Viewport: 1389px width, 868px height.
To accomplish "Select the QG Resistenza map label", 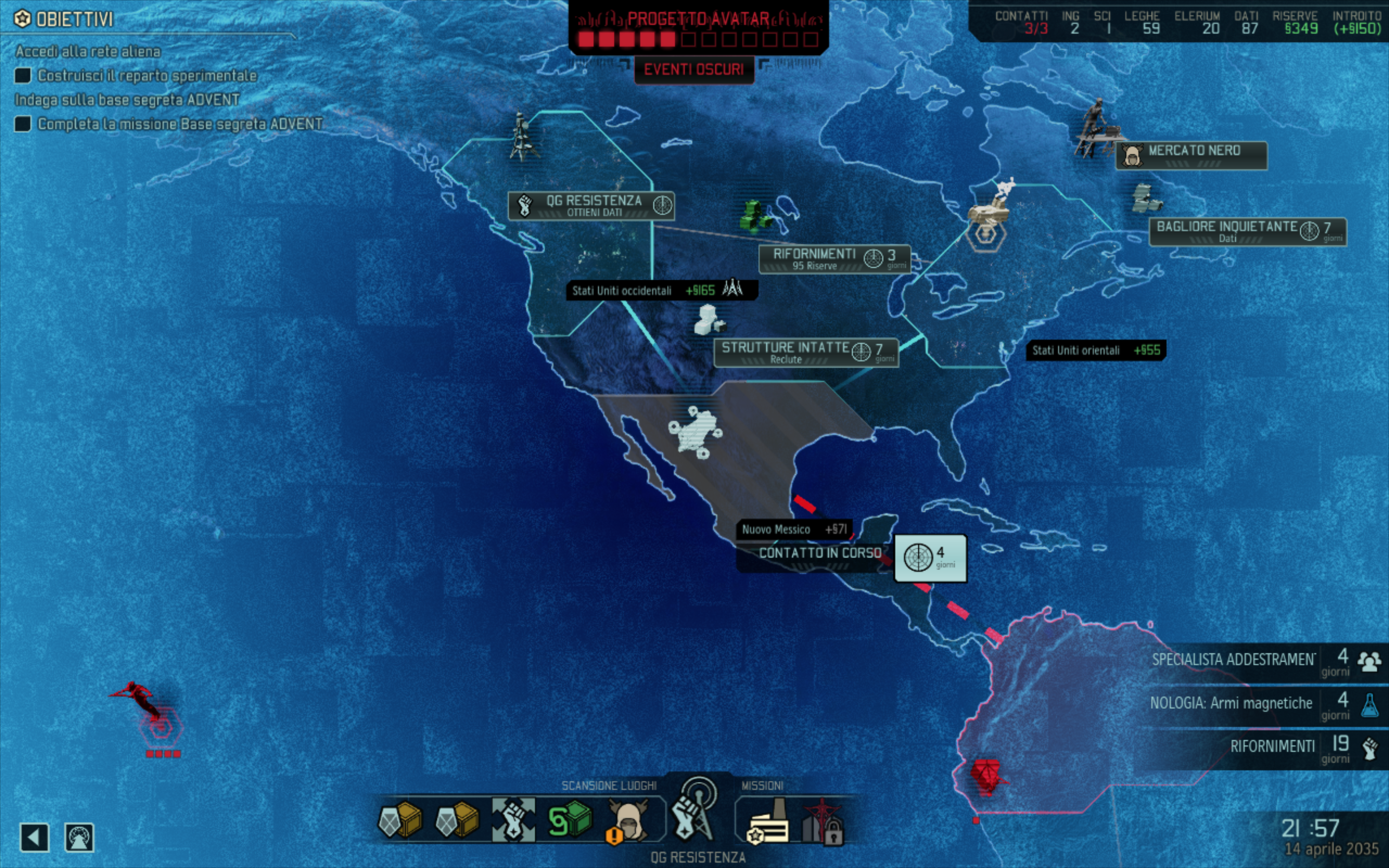I will pyautogui.click(x=591, y=205).
